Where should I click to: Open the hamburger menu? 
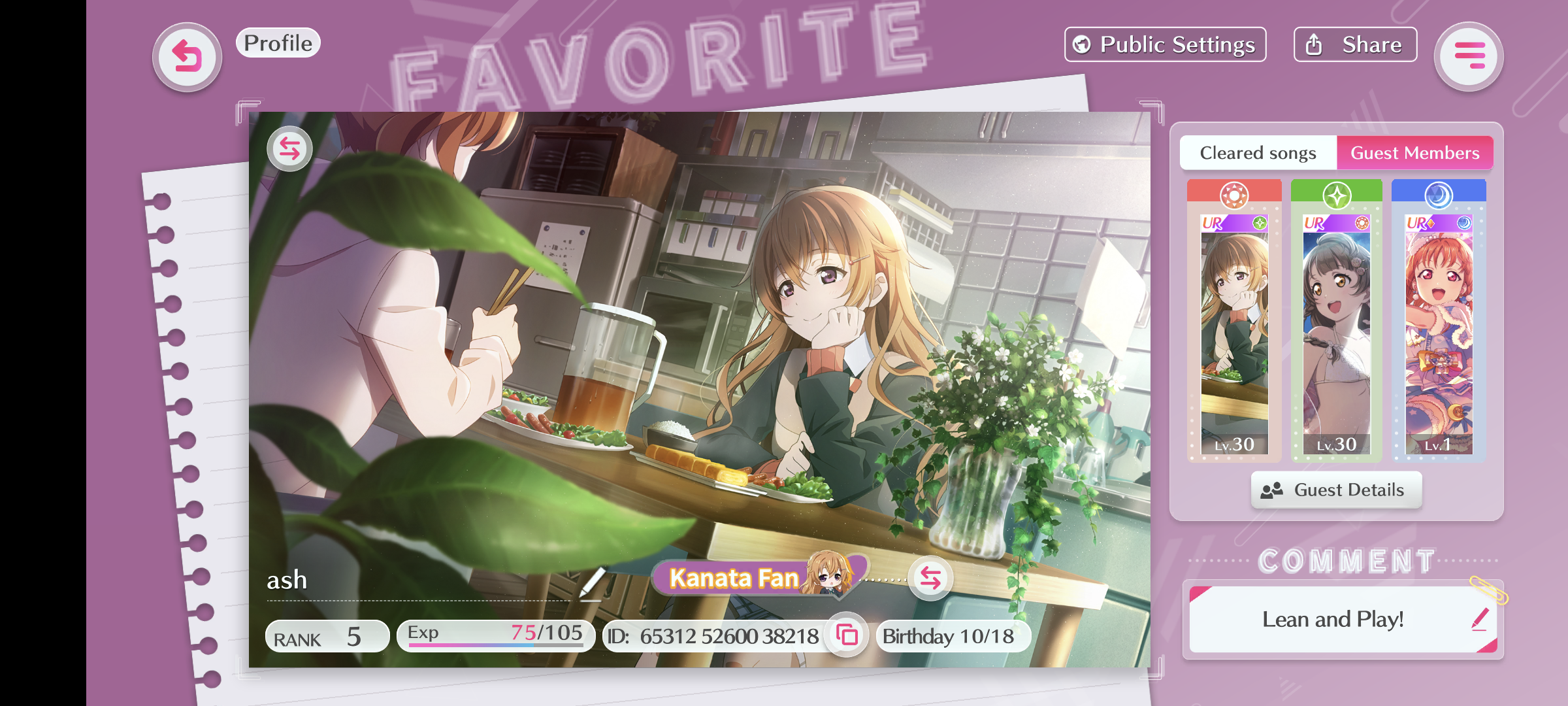[x=1469, y=57]
